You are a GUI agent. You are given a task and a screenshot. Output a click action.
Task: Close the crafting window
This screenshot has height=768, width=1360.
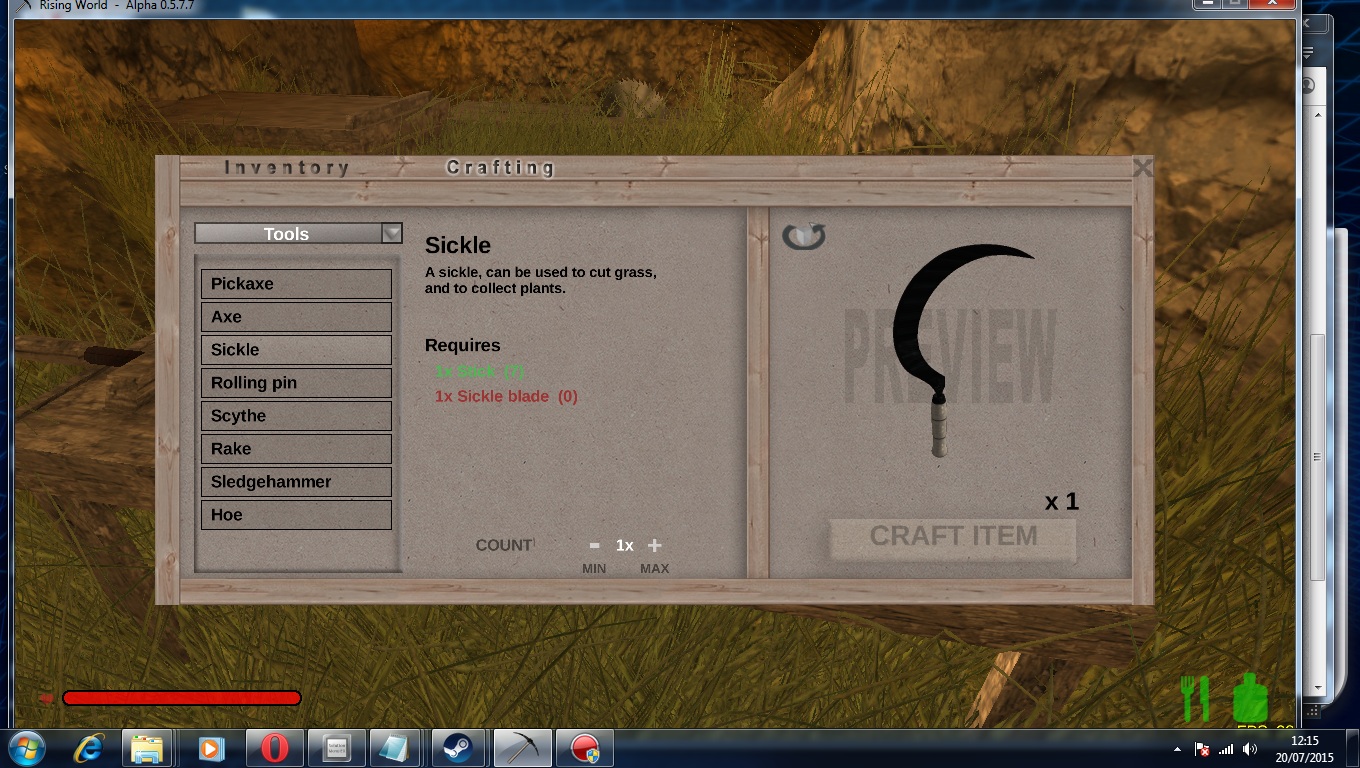point(1142,168)
